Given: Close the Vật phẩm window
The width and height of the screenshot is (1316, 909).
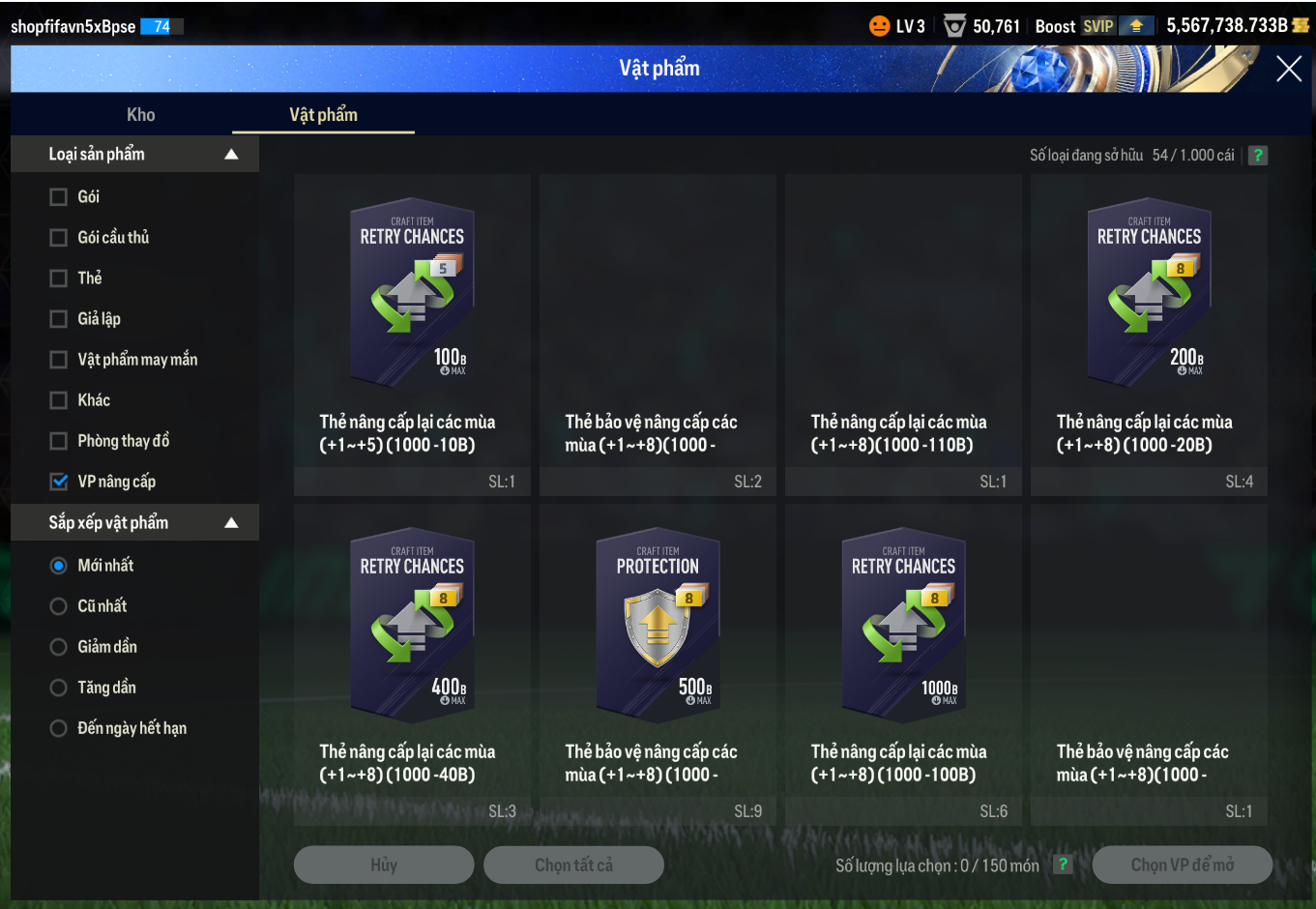Looking at the screenshot, I should (1288, 69).
